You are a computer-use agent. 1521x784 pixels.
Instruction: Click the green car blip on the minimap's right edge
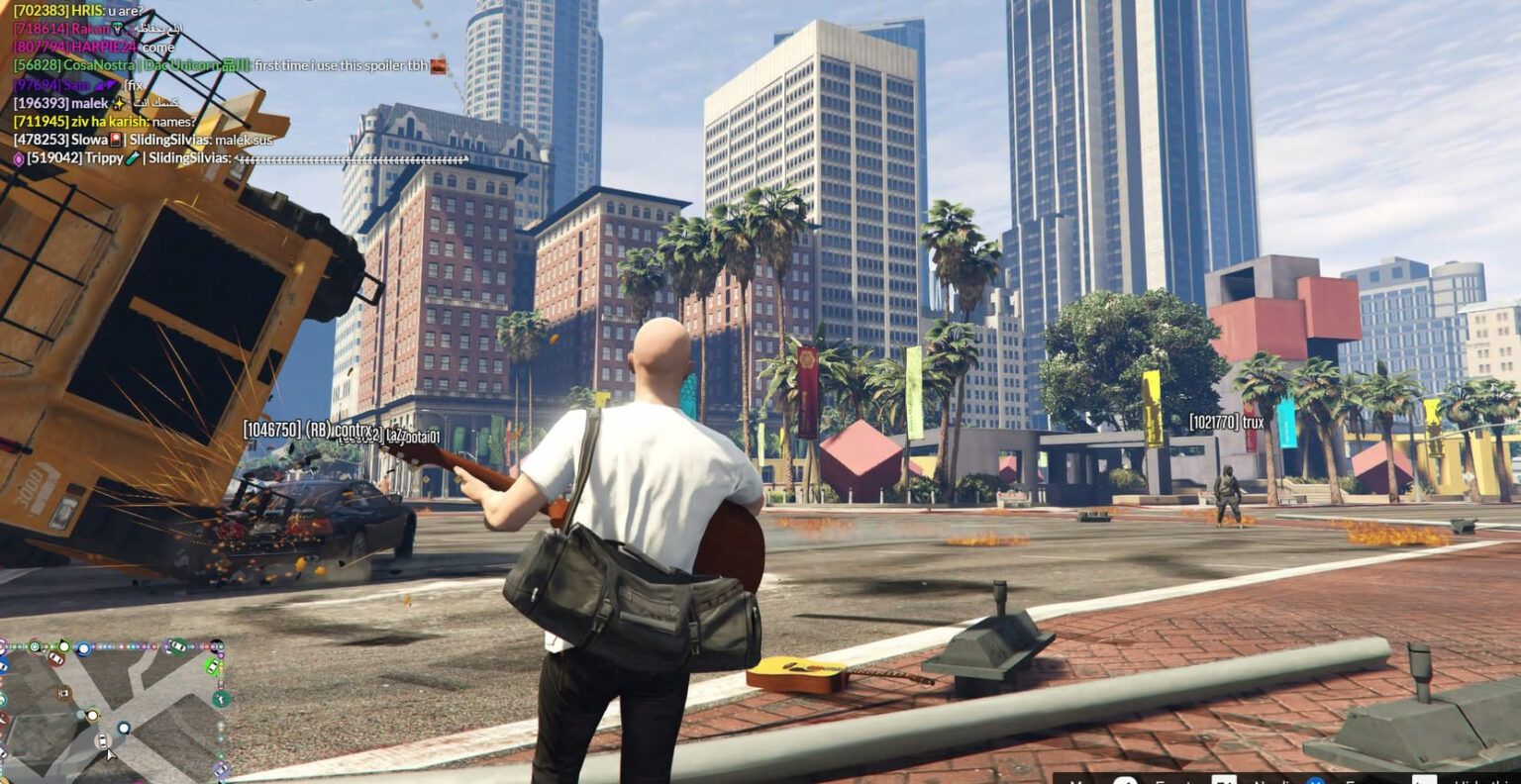coord(213,666)
